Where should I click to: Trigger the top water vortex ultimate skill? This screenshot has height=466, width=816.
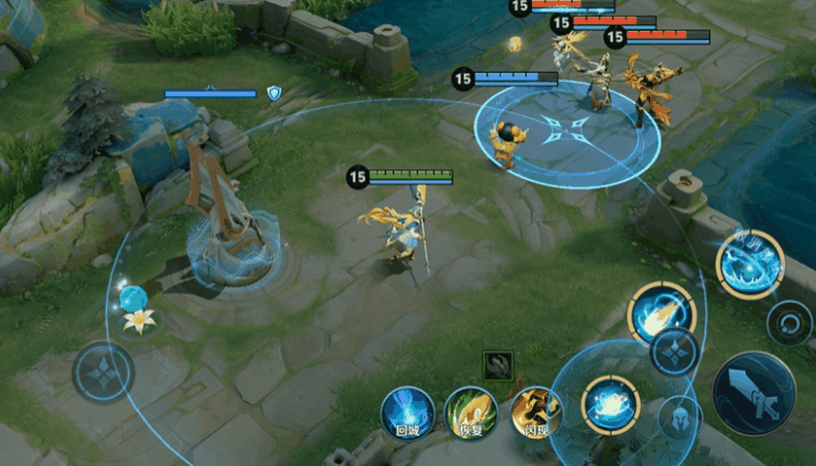pyautogui.click(x=750, y=264)
